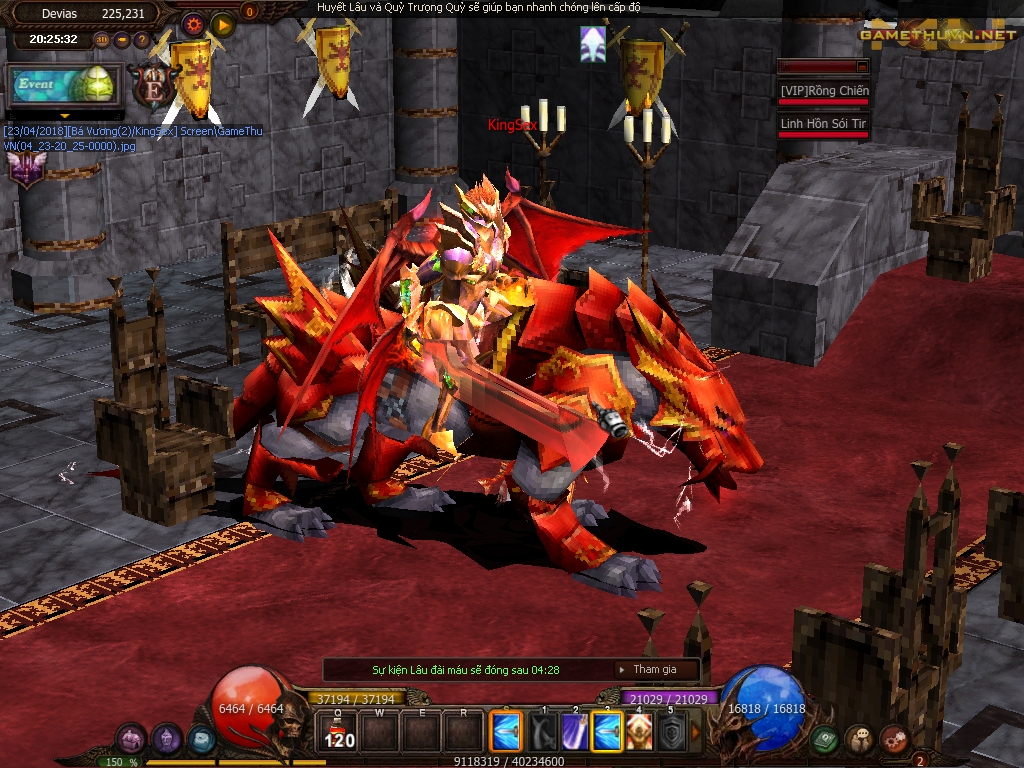Expand the event panel's yellow down arrow

pos(64,116)
